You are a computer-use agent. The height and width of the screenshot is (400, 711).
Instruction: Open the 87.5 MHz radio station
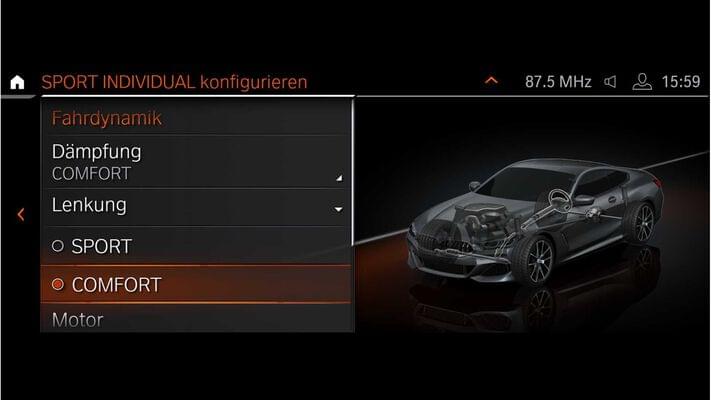pyautogui.click(x=558, y=82)
